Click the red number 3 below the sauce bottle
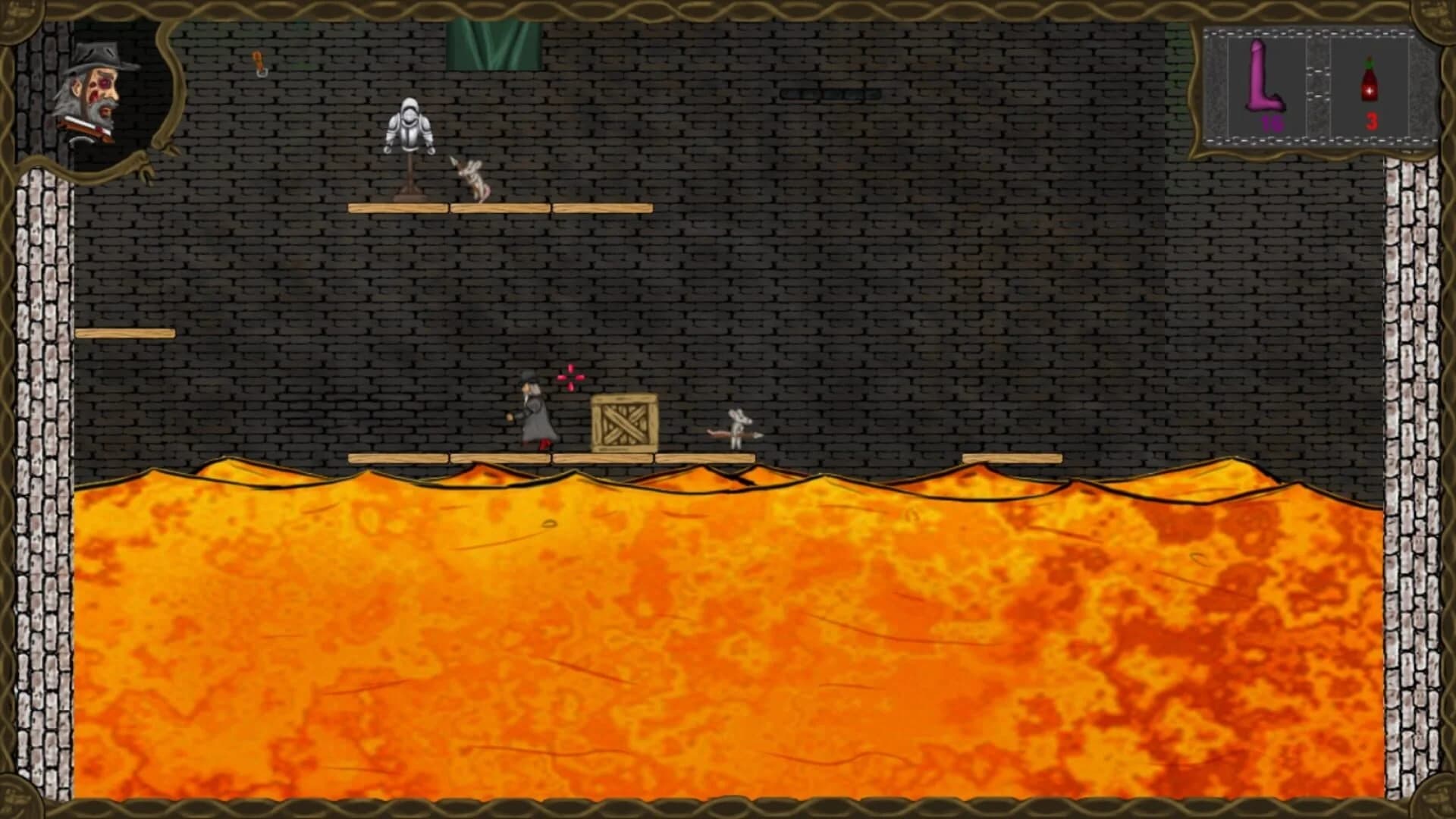The width and height of the screenshot is (1456, 819). (x=1370, y=121)
